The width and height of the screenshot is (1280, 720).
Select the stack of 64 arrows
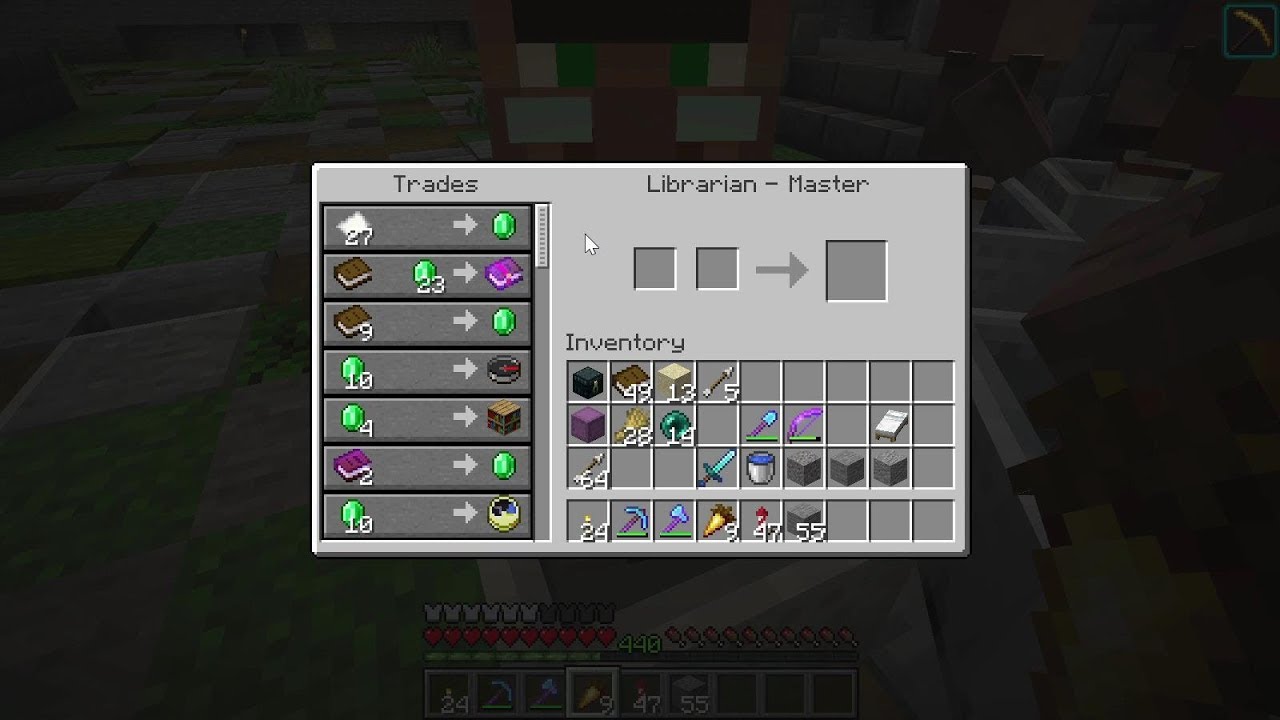(x=587, y=467)
